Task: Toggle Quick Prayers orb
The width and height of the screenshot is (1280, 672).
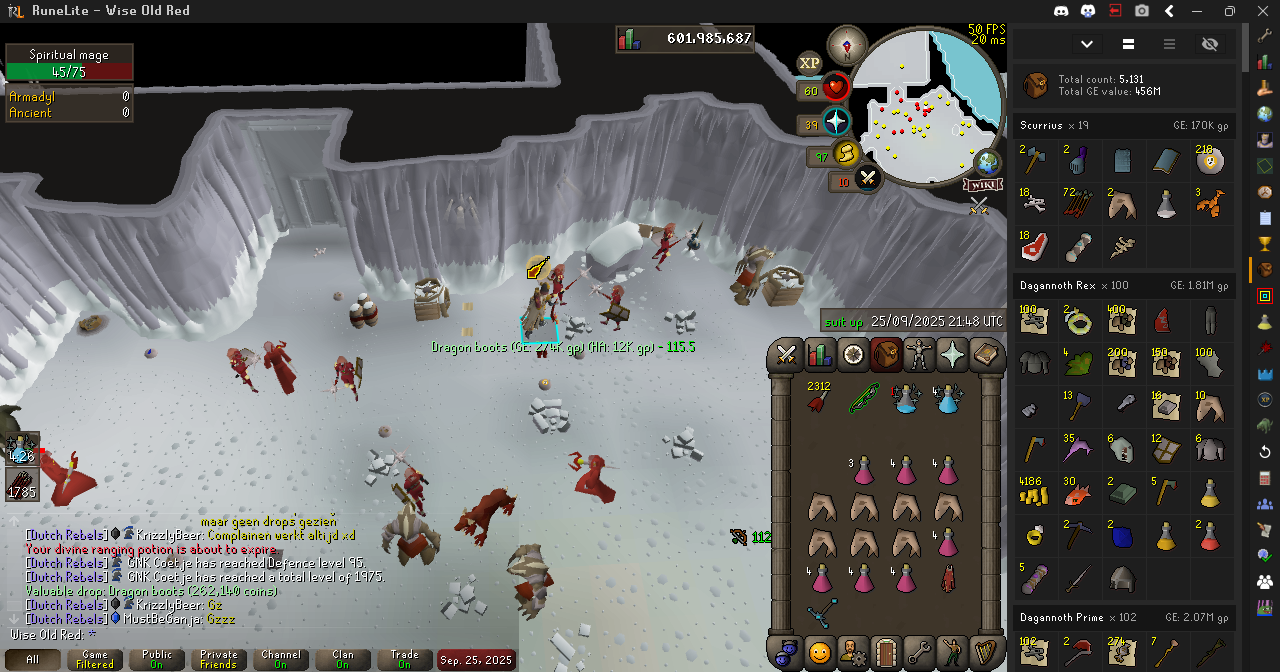Action: click(x=836, y=122)
